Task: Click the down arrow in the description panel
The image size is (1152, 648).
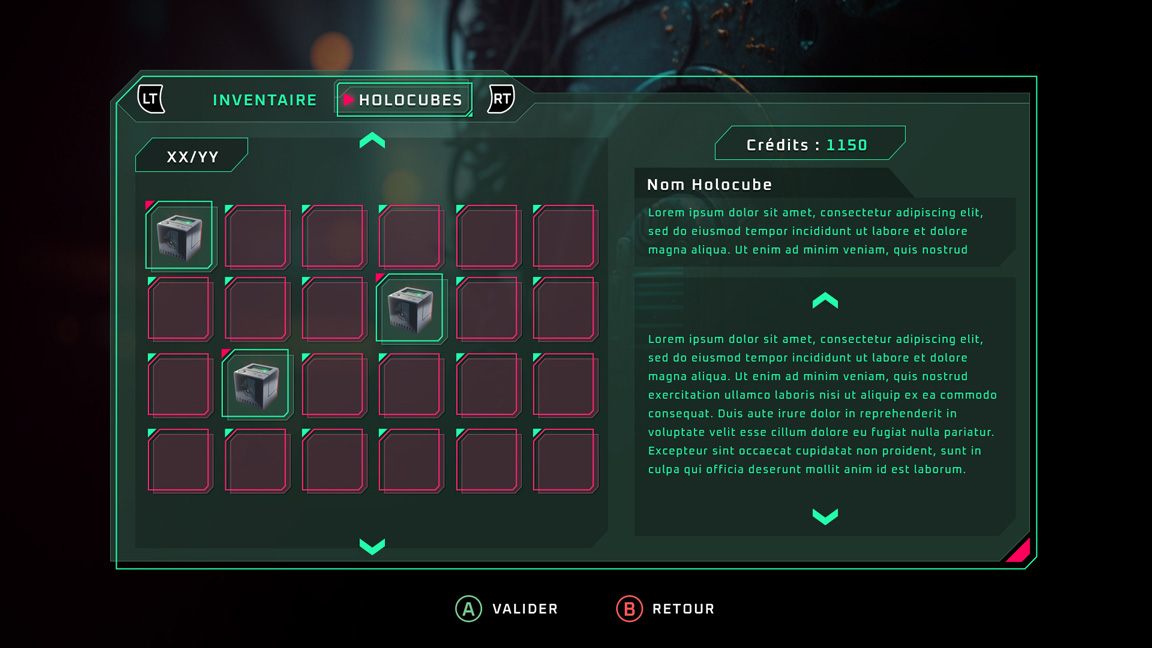Action: [x=825, y=516]
